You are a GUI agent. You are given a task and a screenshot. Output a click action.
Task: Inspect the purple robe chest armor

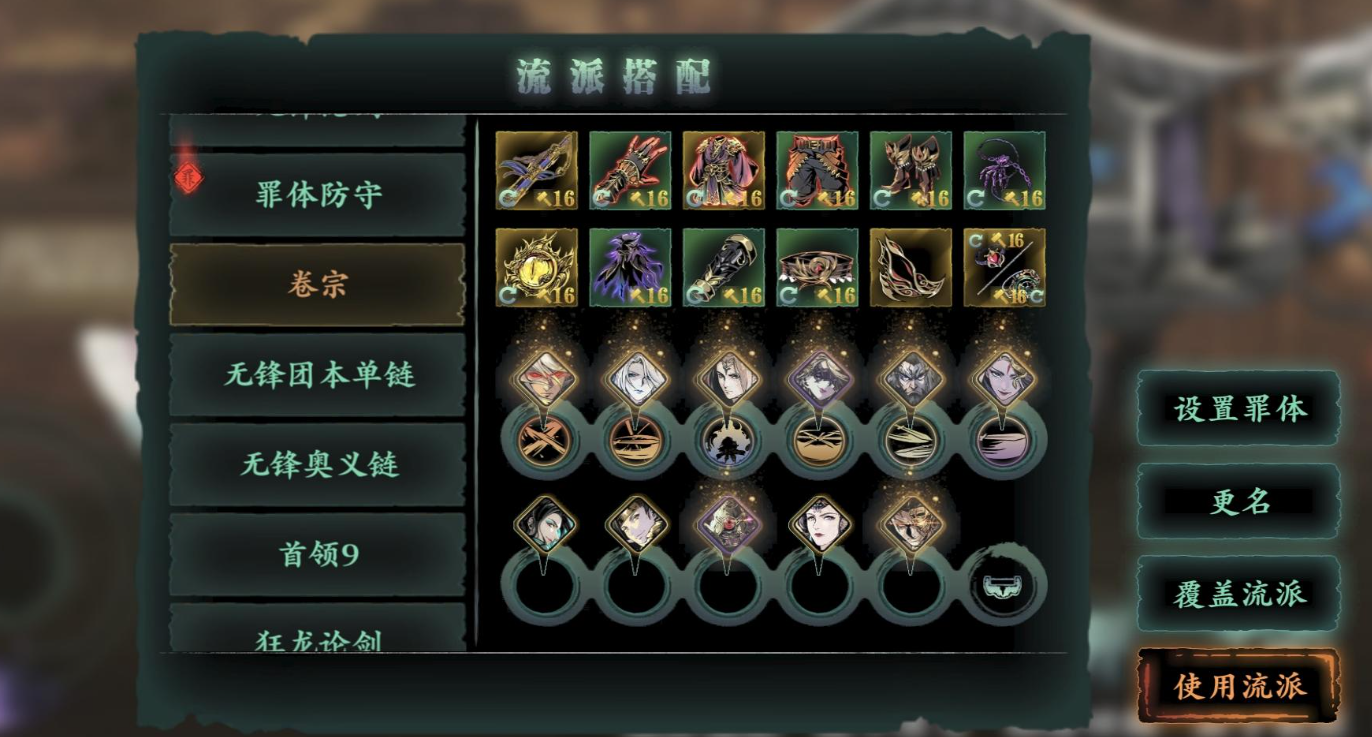point(722,170)
